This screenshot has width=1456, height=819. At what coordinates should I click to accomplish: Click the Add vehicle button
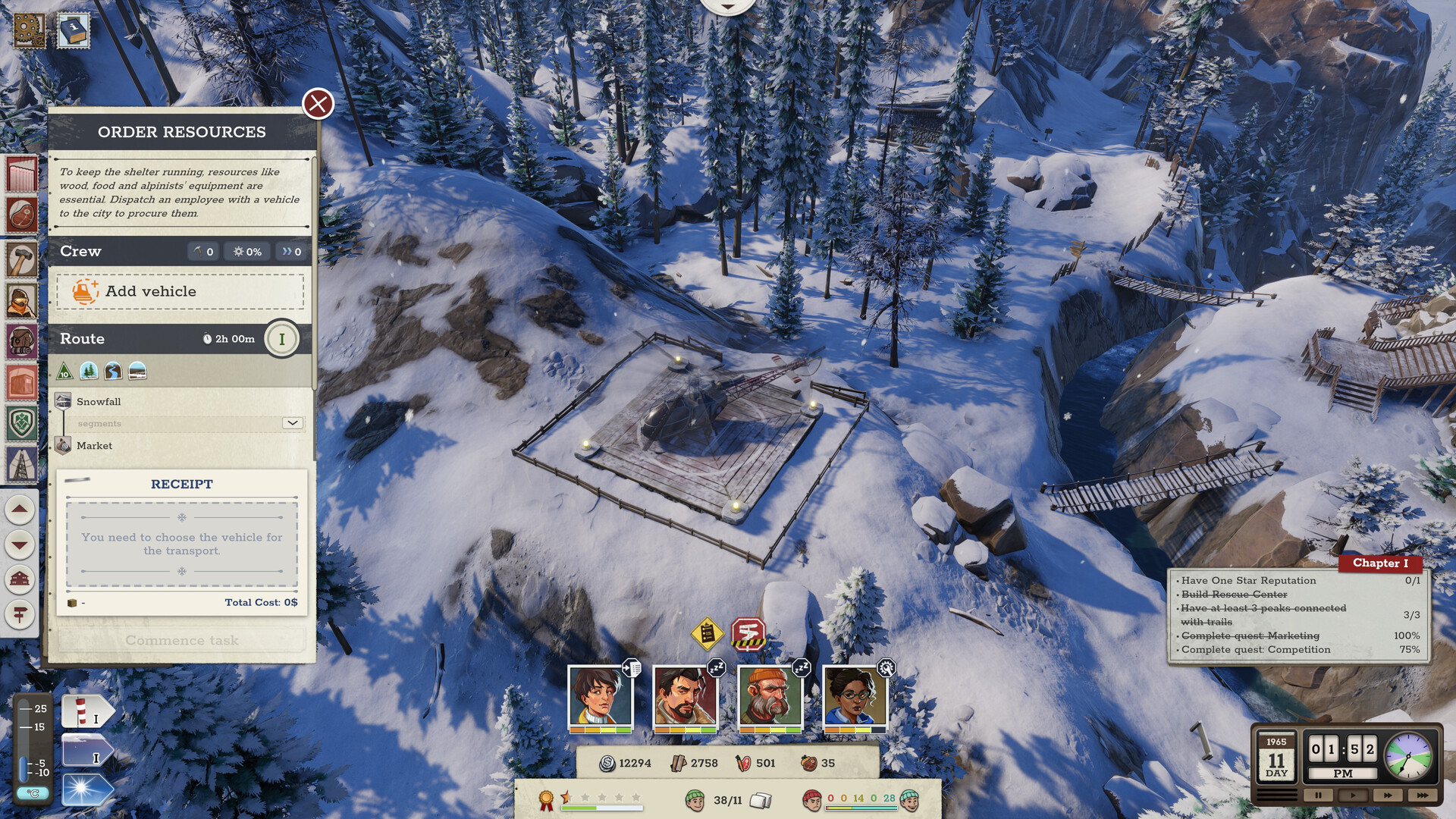click(x=180, y=291)
